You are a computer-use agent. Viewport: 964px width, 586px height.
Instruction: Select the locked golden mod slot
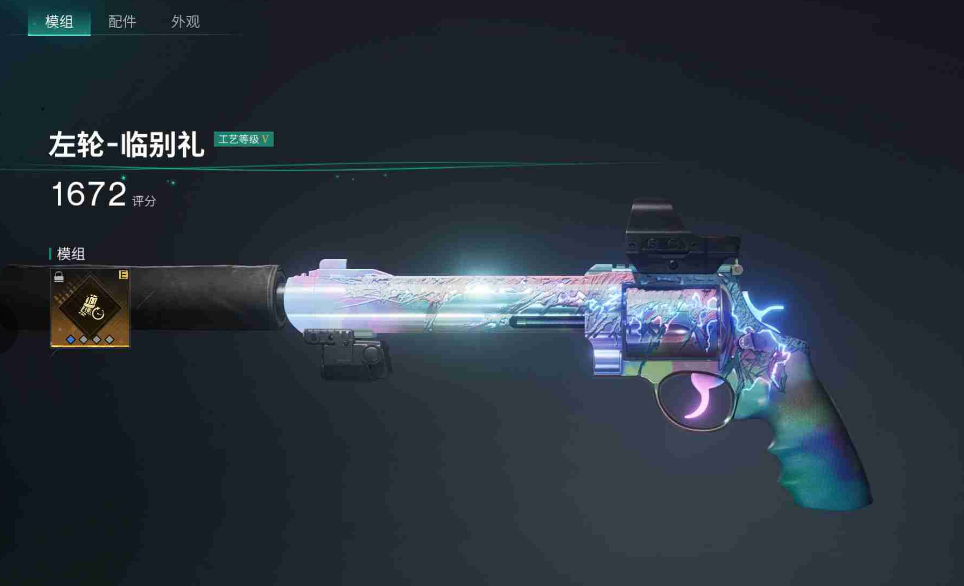pyautogui.click(x=89, y=306)
